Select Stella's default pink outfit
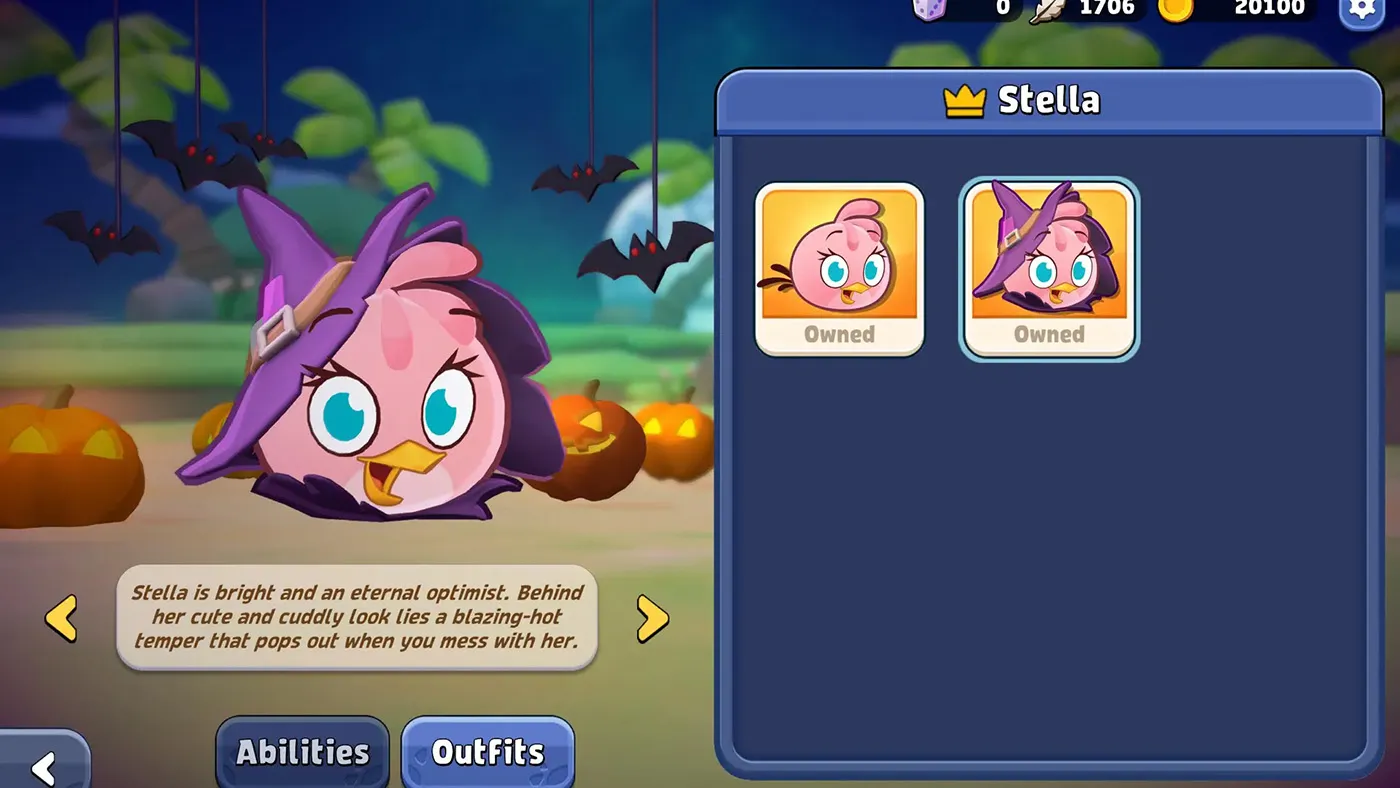The image size is (1400, 788). [839, 268]
